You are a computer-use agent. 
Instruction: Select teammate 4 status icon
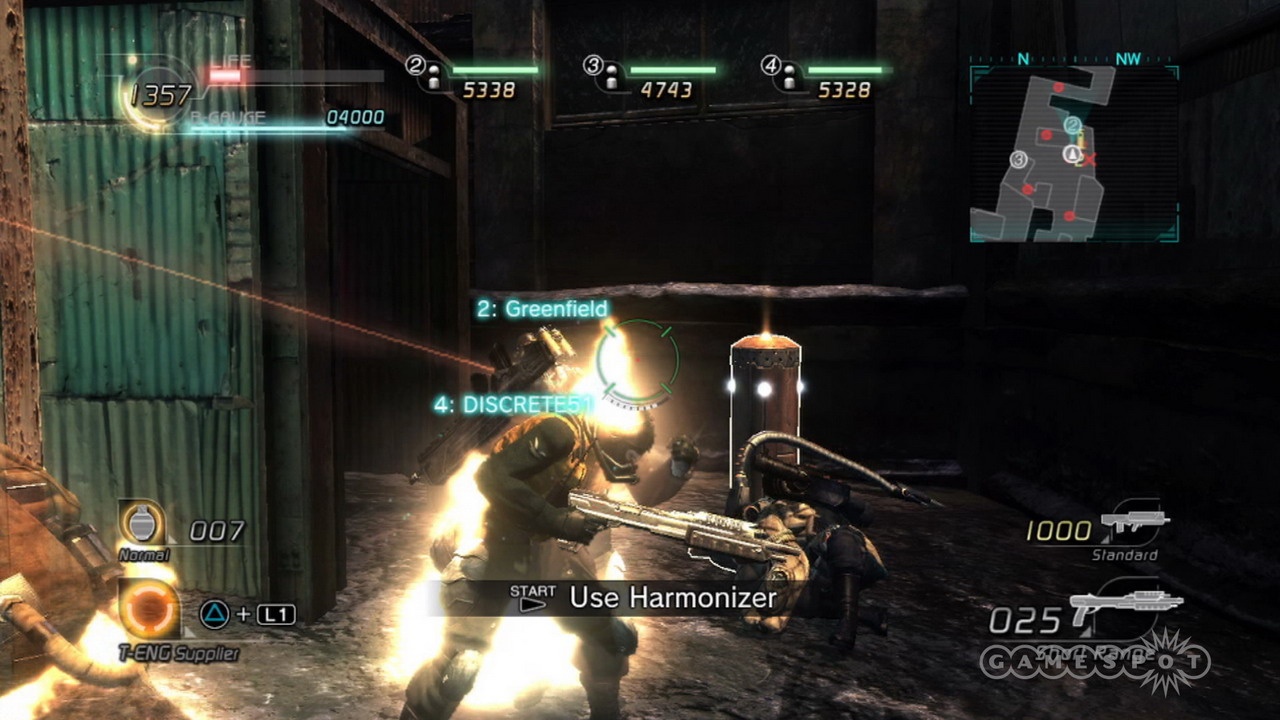click(781, 74)
